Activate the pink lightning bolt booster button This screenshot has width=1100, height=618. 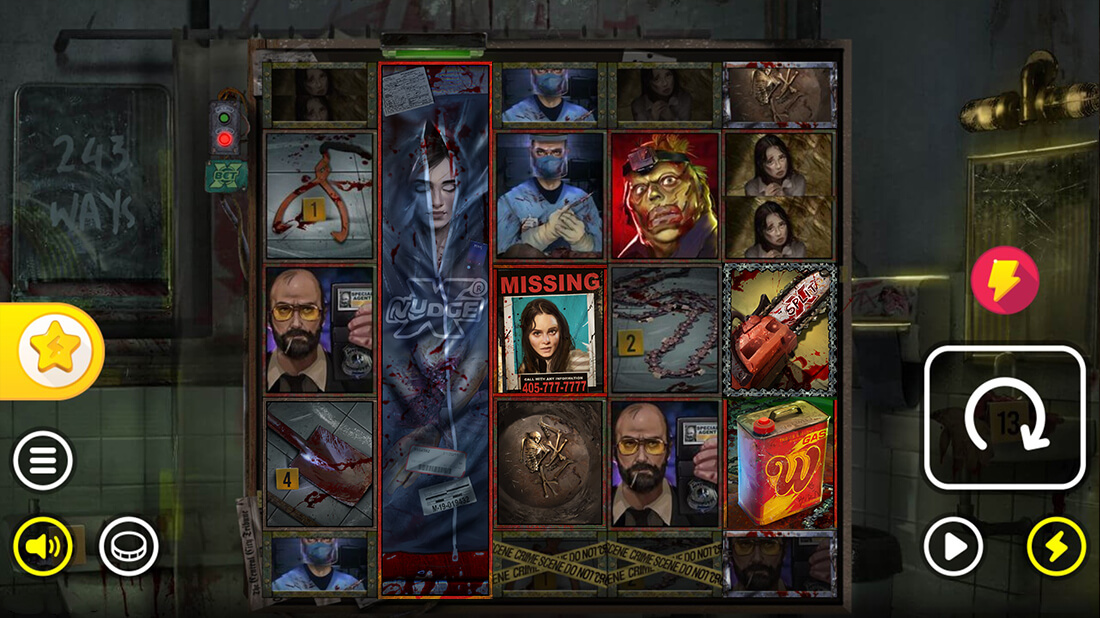coord(1005,281)
